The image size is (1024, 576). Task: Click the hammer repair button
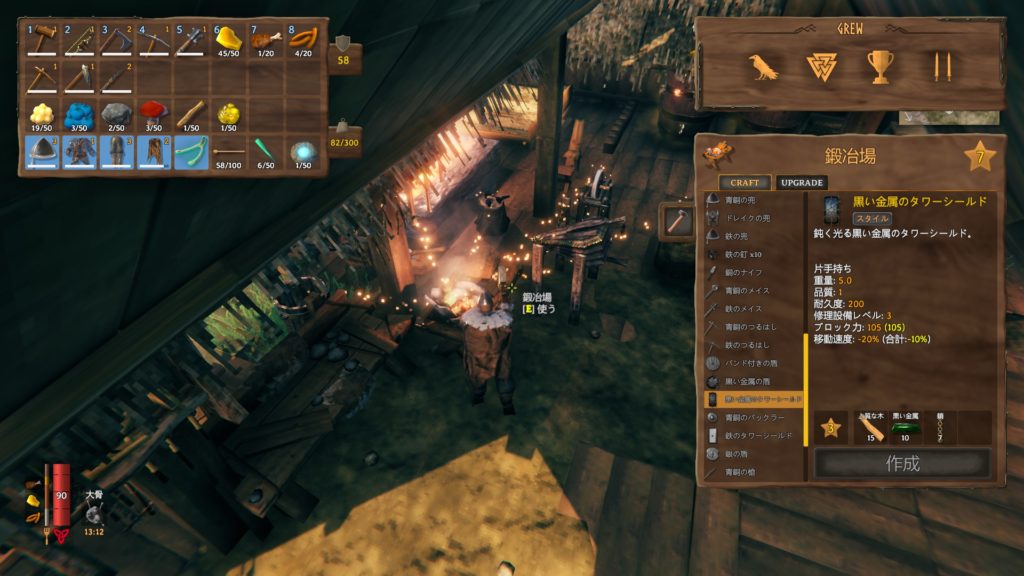[x=675, y=222]
